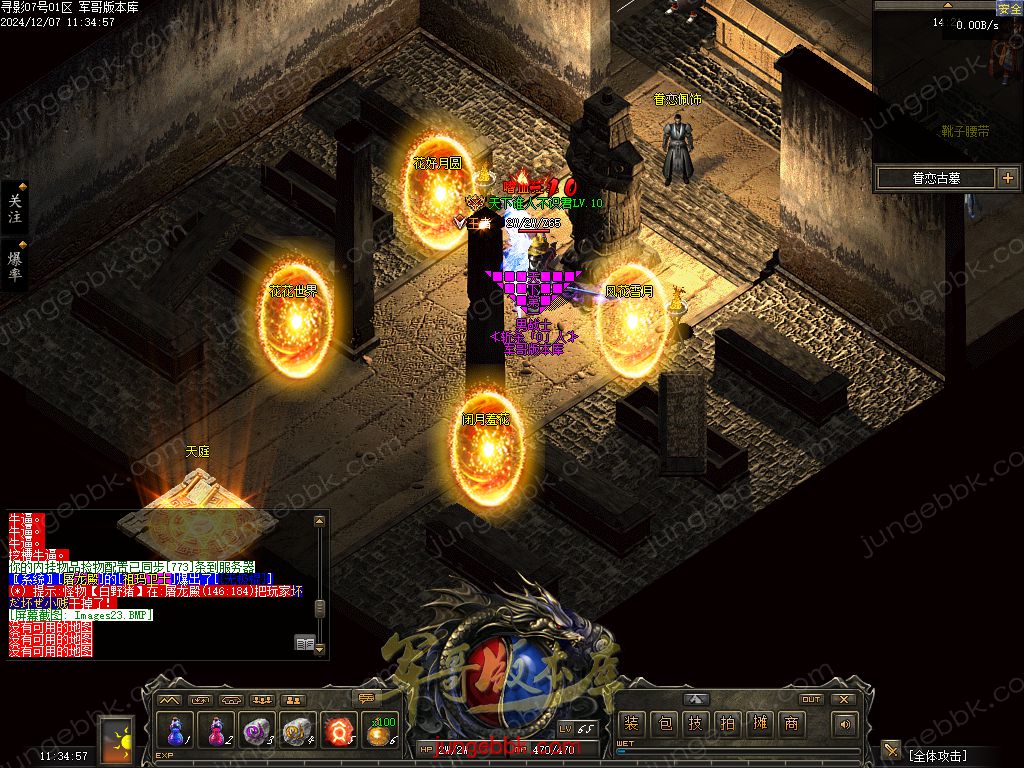Open the 拍 auction panel
Image resolution: width=1024 pixels, height=768 pixels.
pyautogui.click(x=727, y=724)
